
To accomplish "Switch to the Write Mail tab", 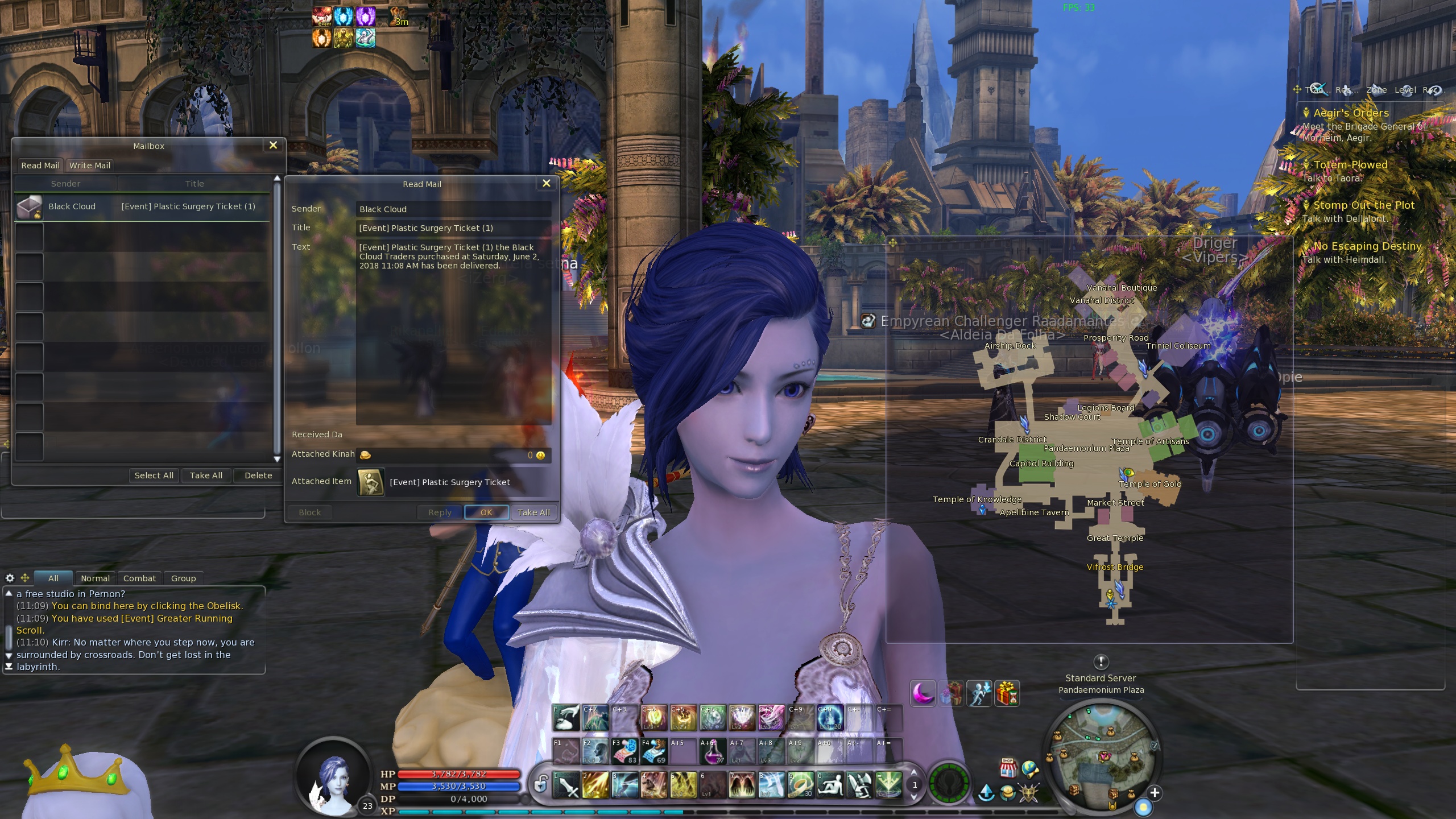I will 90,166.
